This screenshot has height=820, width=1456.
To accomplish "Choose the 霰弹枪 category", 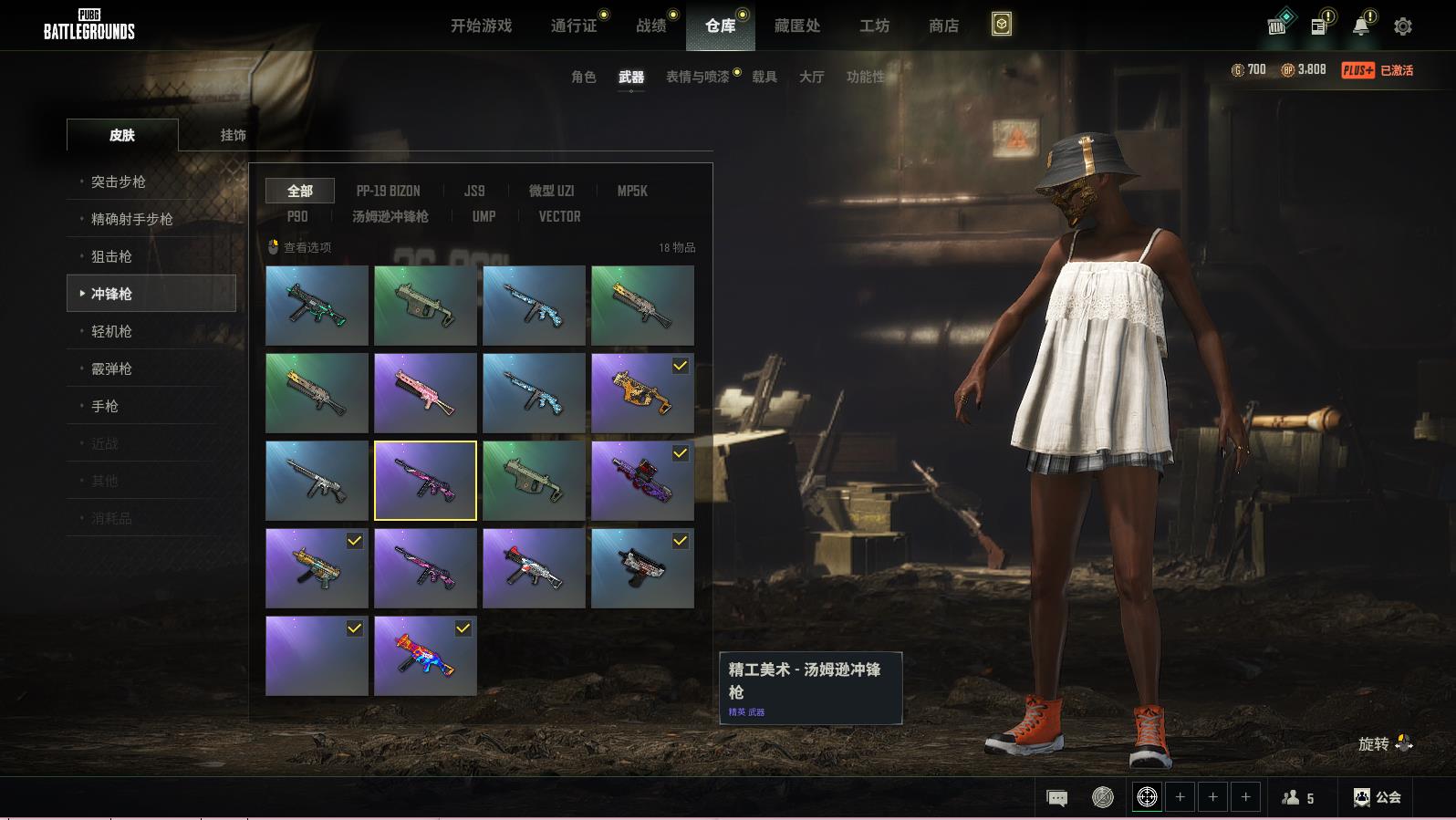I will point(111,368).
